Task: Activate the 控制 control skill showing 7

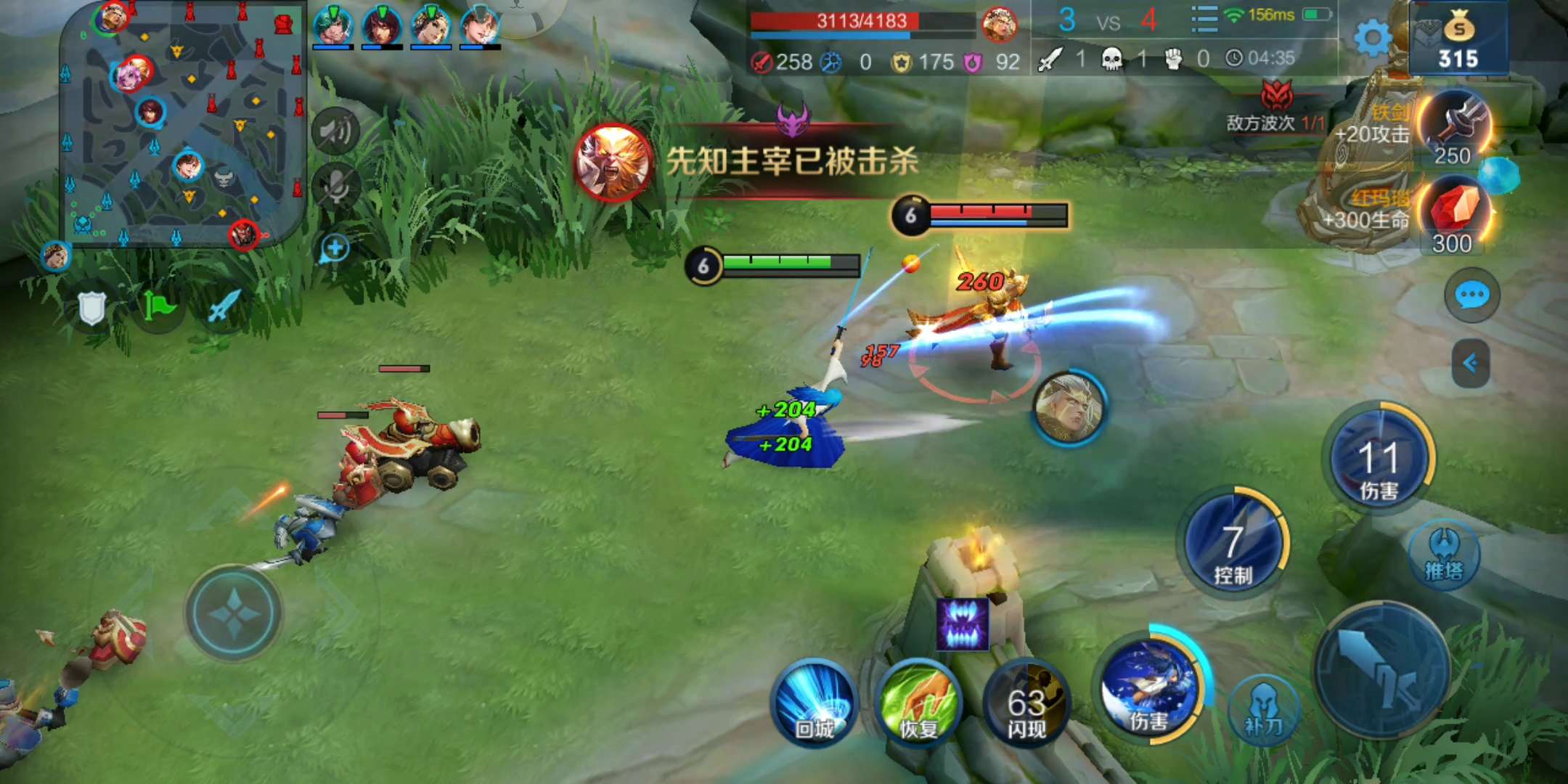Action: tap(1236, 544)
